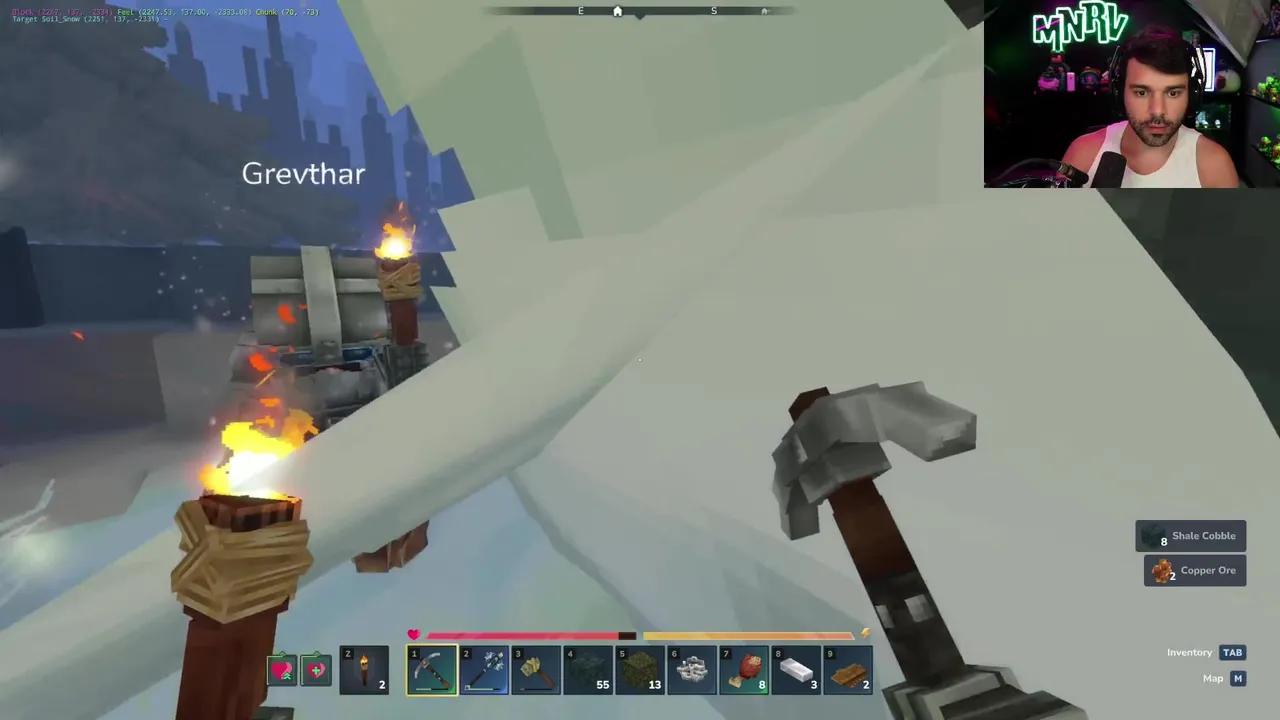Select the hammer in hotbar slot 3
The height and width of the screenshot is (720, 1280).
[535, 668]
